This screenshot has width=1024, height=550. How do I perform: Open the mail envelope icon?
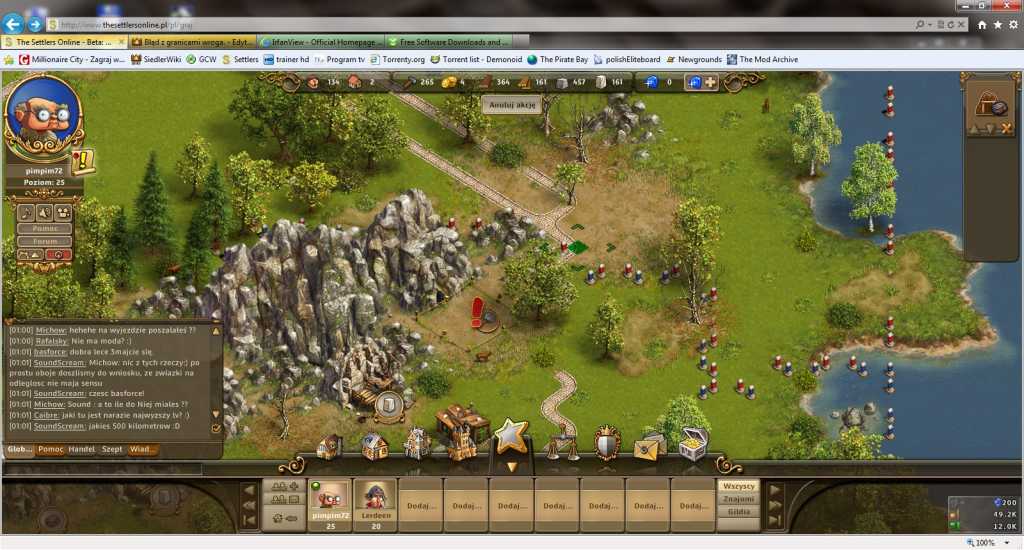649,445
